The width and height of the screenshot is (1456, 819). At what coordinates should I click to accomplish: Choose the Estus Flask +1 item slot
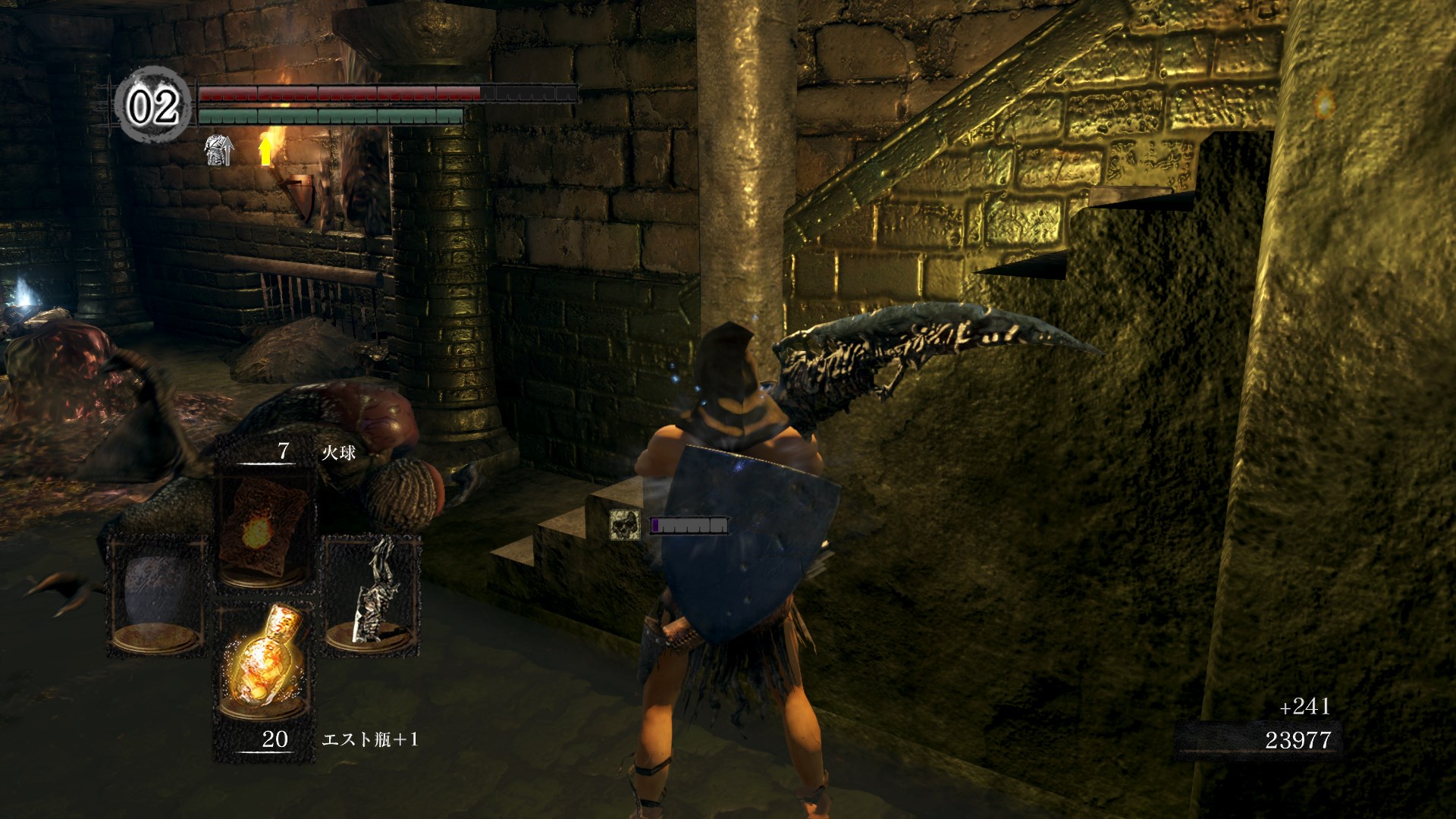(x=263, y=666)
